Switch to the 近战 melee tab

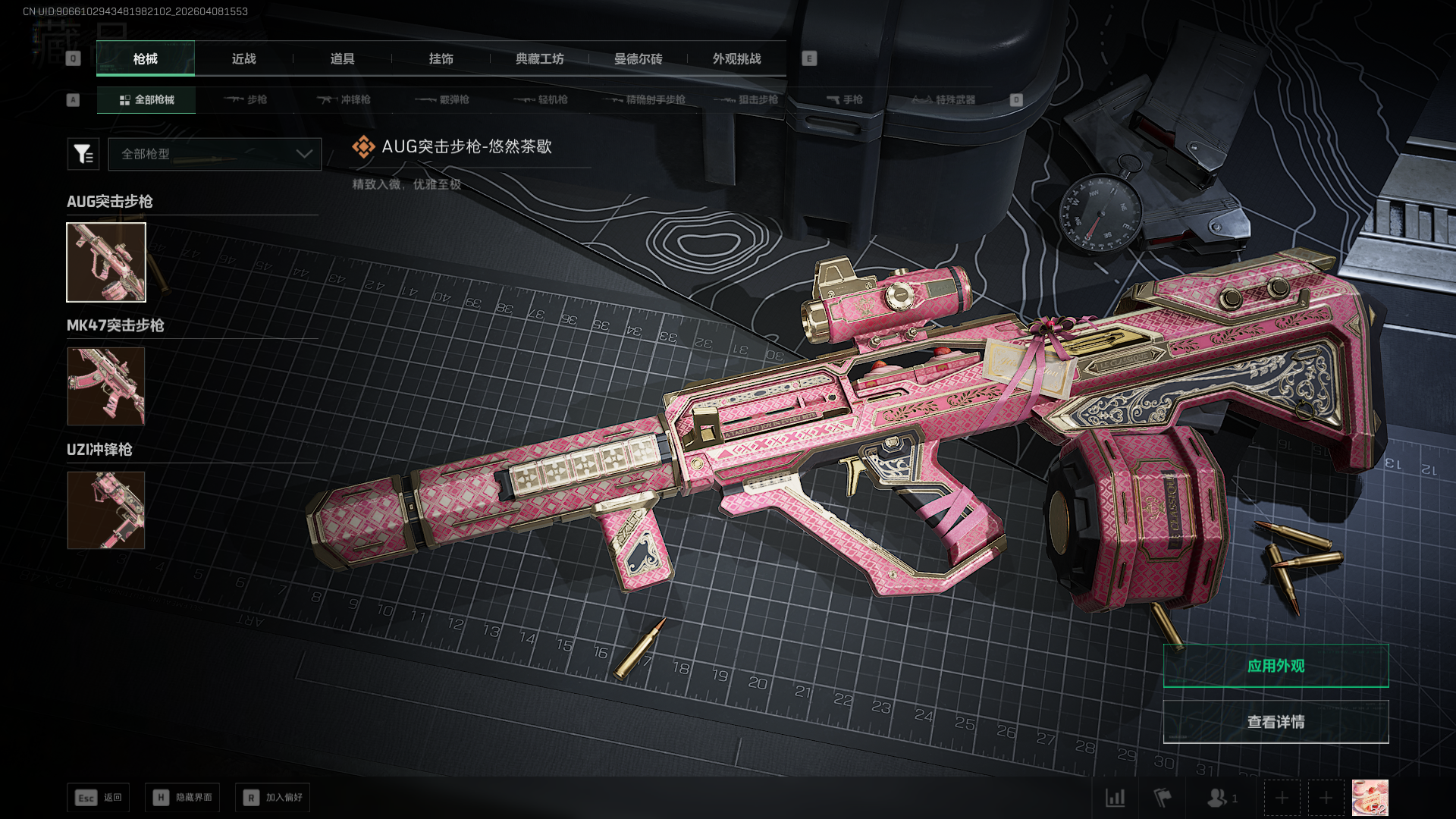click(x=244, y=58)
